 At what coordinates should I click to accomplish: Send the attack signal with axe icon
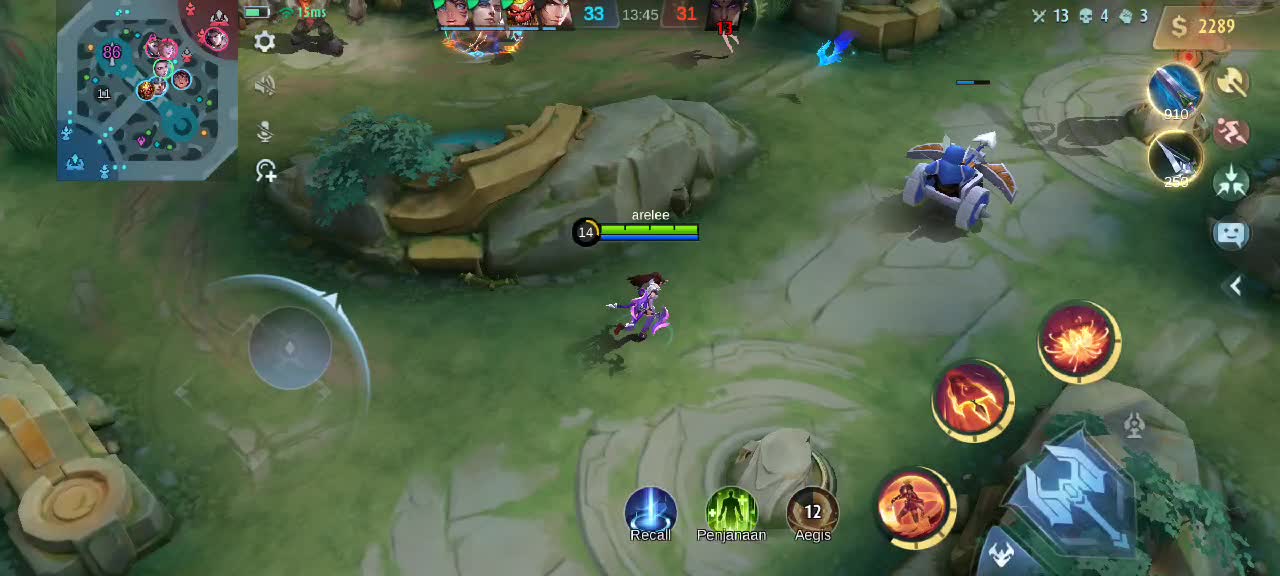pos(1232,82)
